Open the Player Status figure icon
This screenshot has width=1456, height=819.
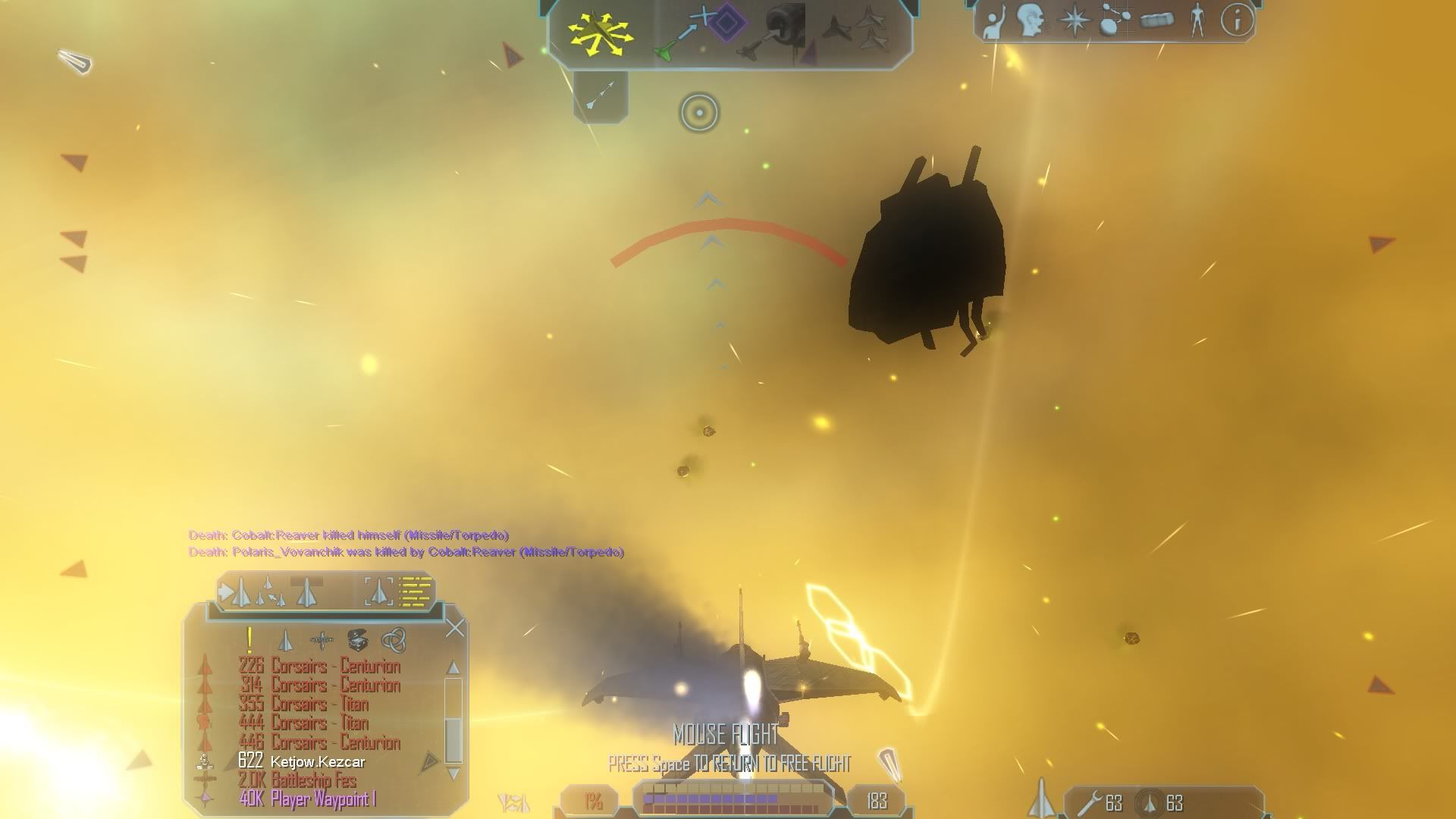tap(1197, 21)
